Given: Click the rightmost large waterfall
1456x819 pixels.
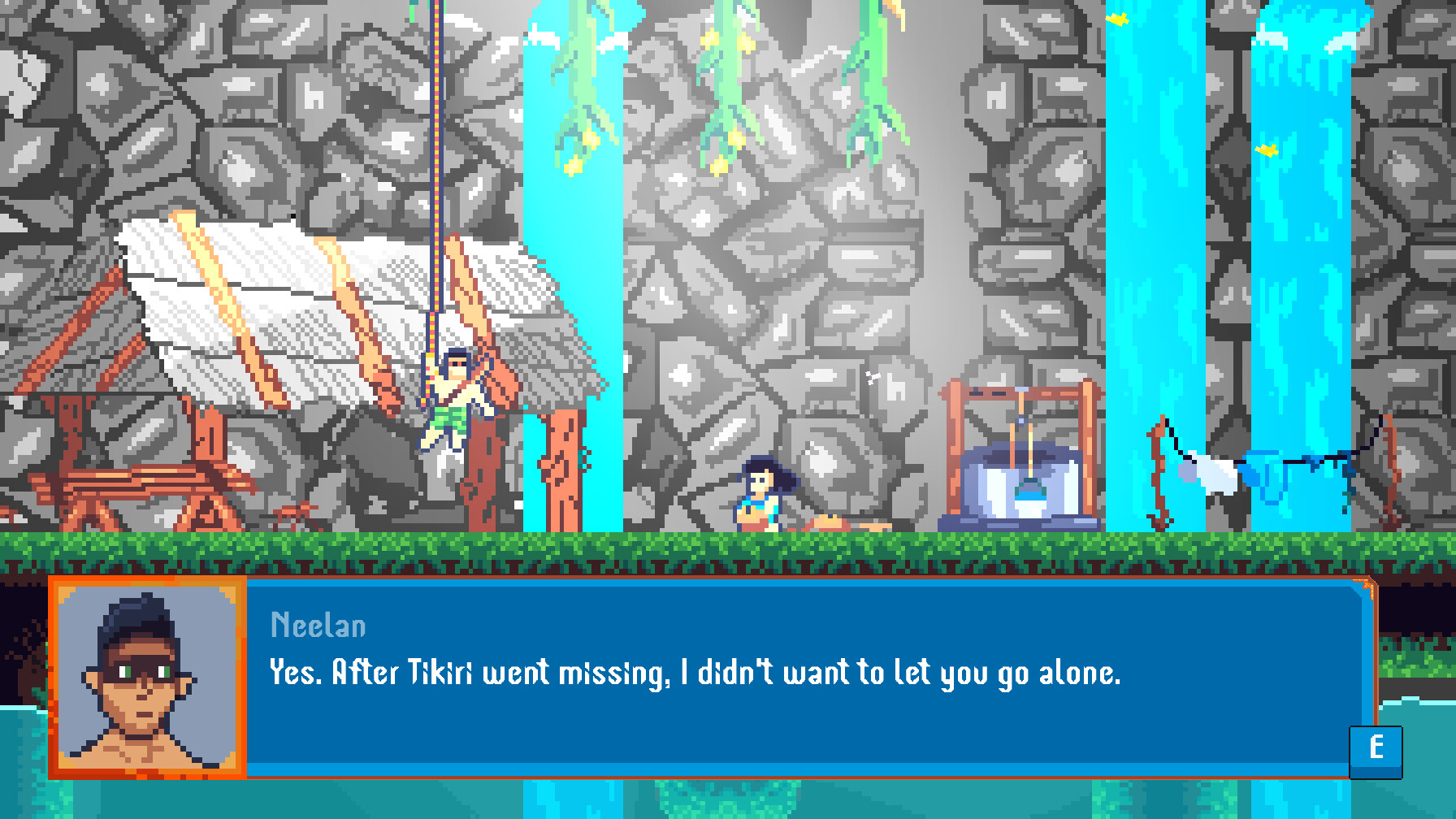Looking at the screenshot, I should pos(1300,244).
